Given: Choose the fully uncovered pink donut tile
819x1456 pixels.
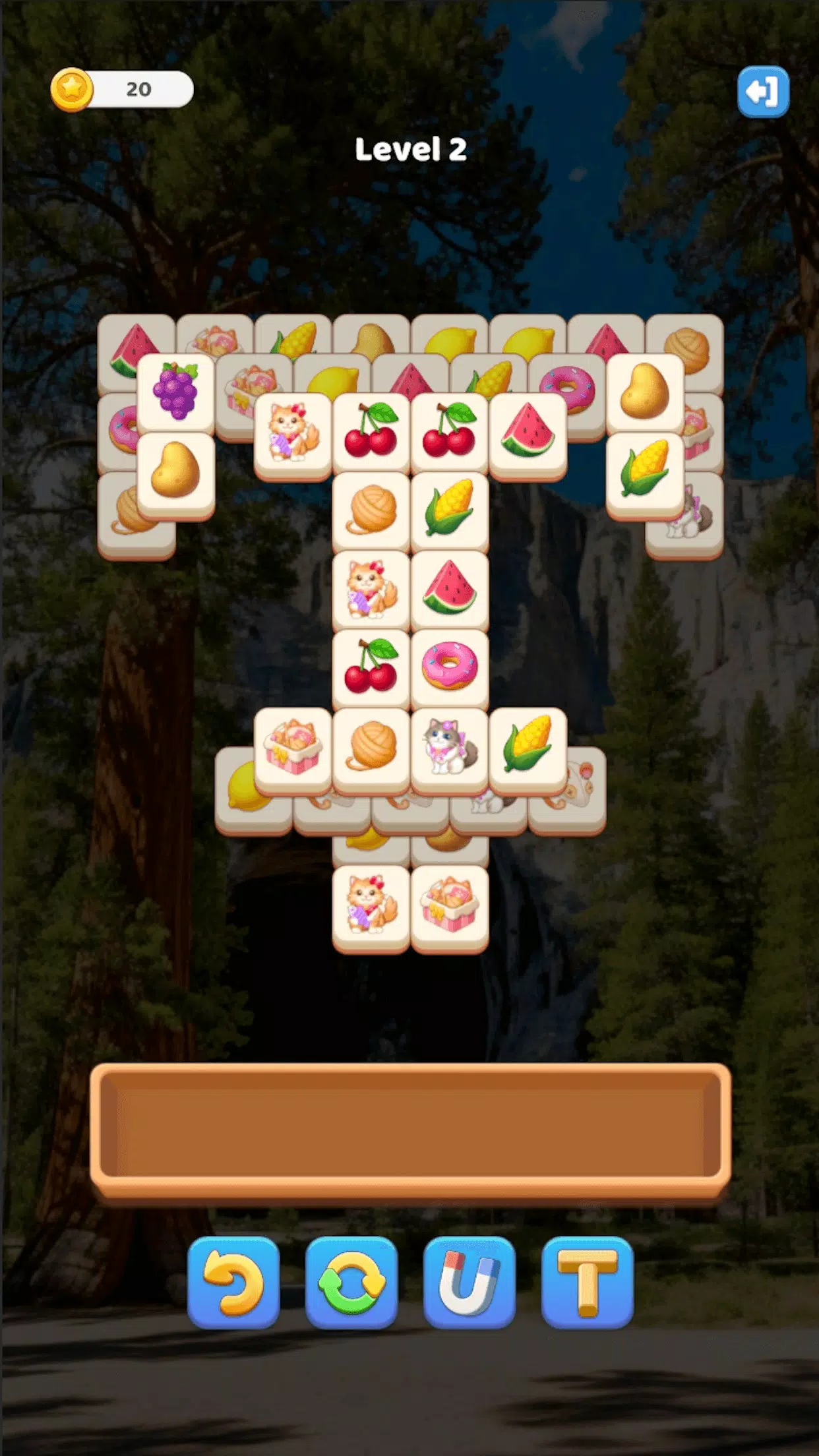Looking at the screenshot, I should pyautogui.click(x=449, y=667).
